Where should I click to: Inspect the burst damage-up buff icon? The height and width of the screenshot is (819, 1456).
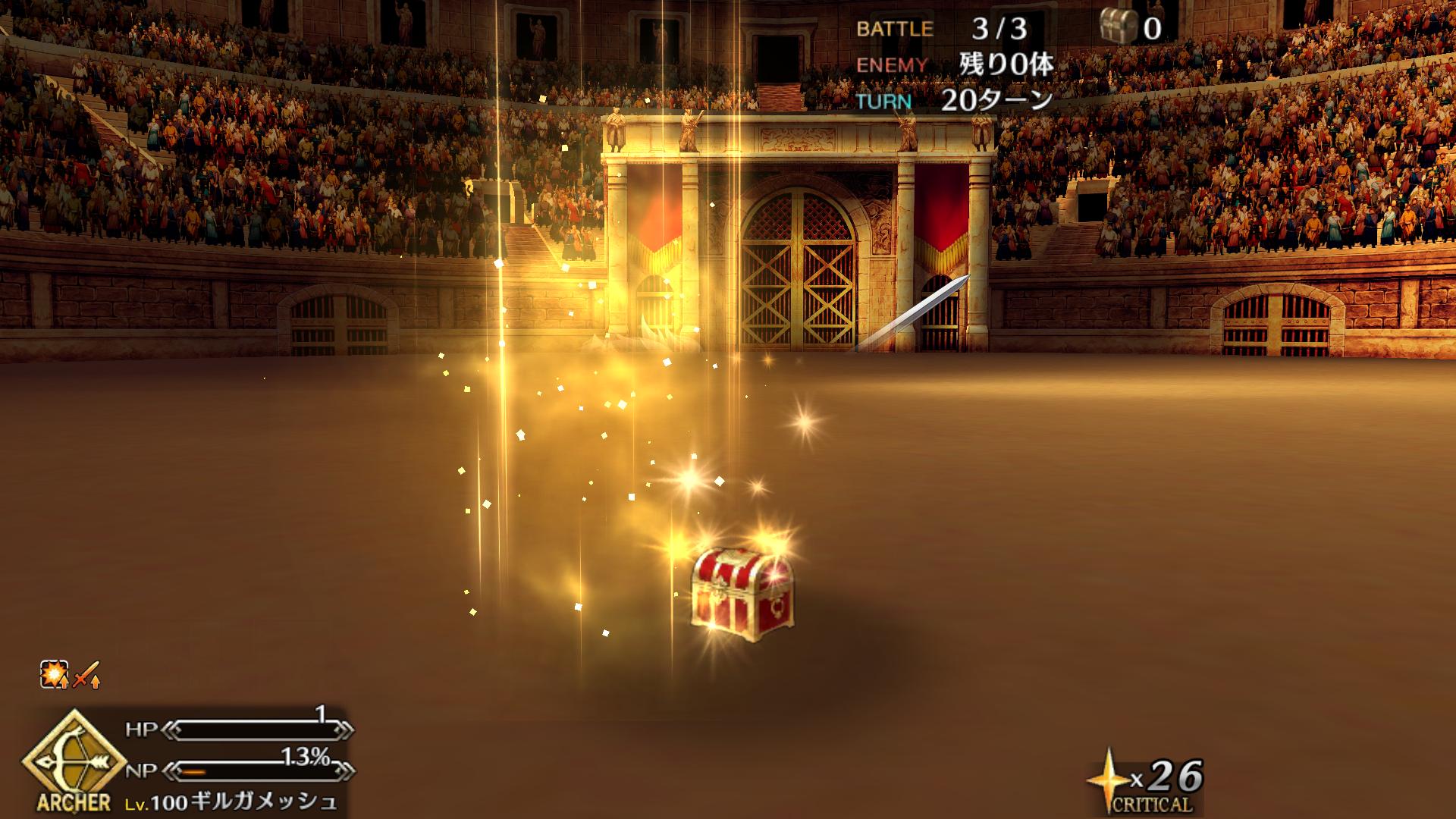pos(54,674)
